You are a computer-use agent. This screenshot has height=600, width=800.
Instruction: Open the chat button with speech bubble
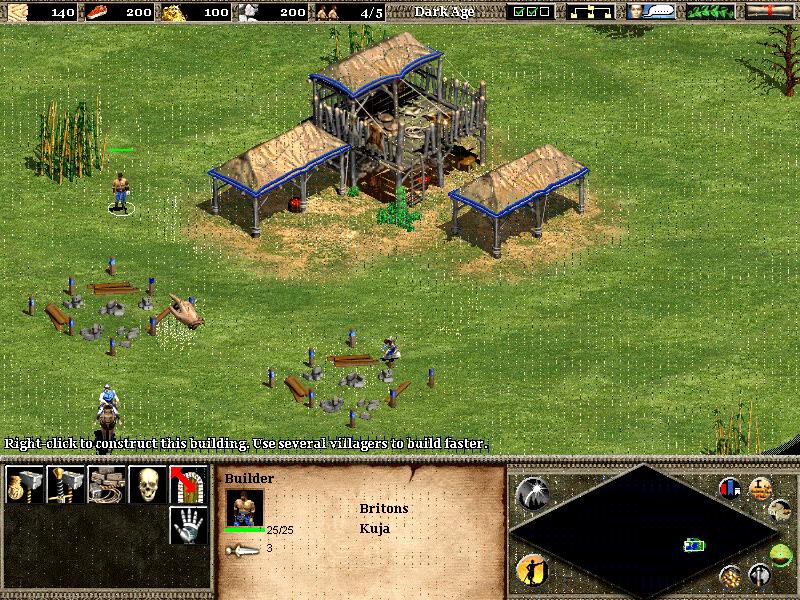tap(650, 12)
